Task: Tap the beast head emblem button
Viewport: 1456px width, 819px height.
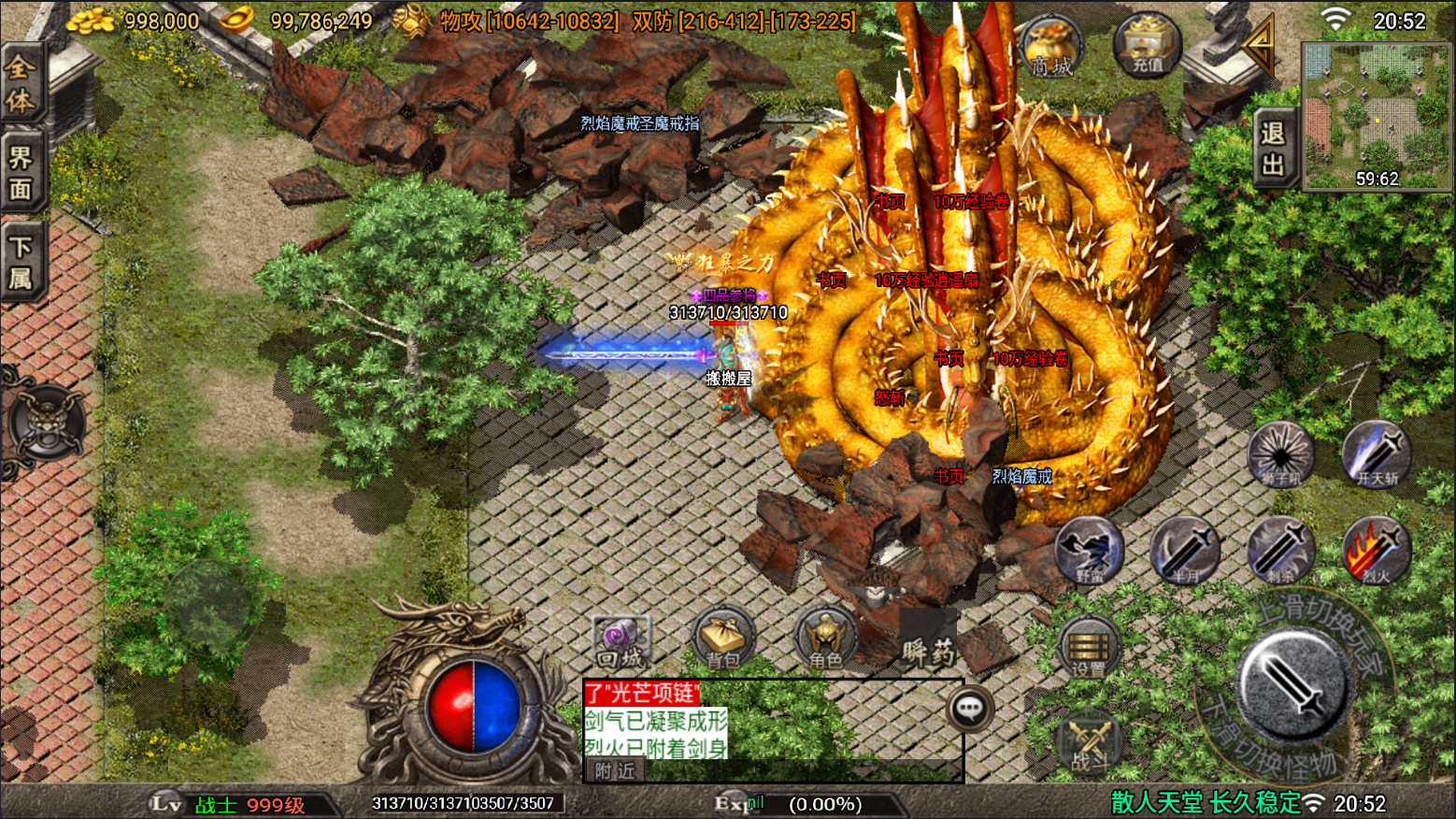Action: pyautogui.click(x=47, y=423)
